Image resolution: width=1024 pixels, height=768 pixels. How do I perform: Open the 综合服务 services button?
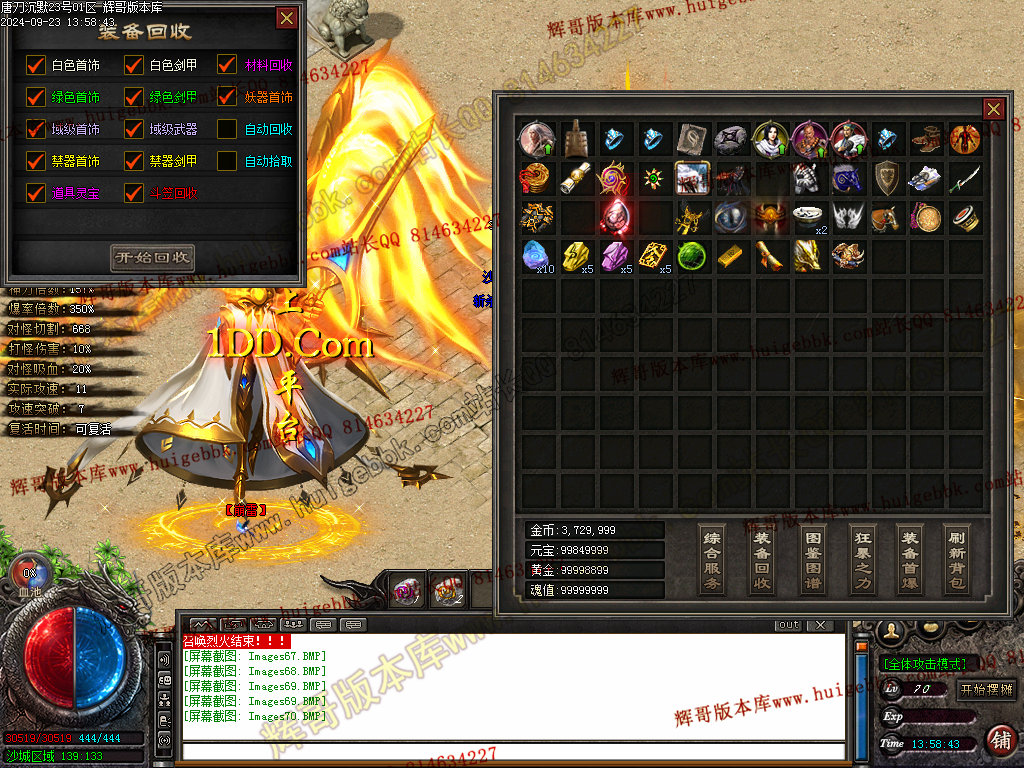coord(712,559)
